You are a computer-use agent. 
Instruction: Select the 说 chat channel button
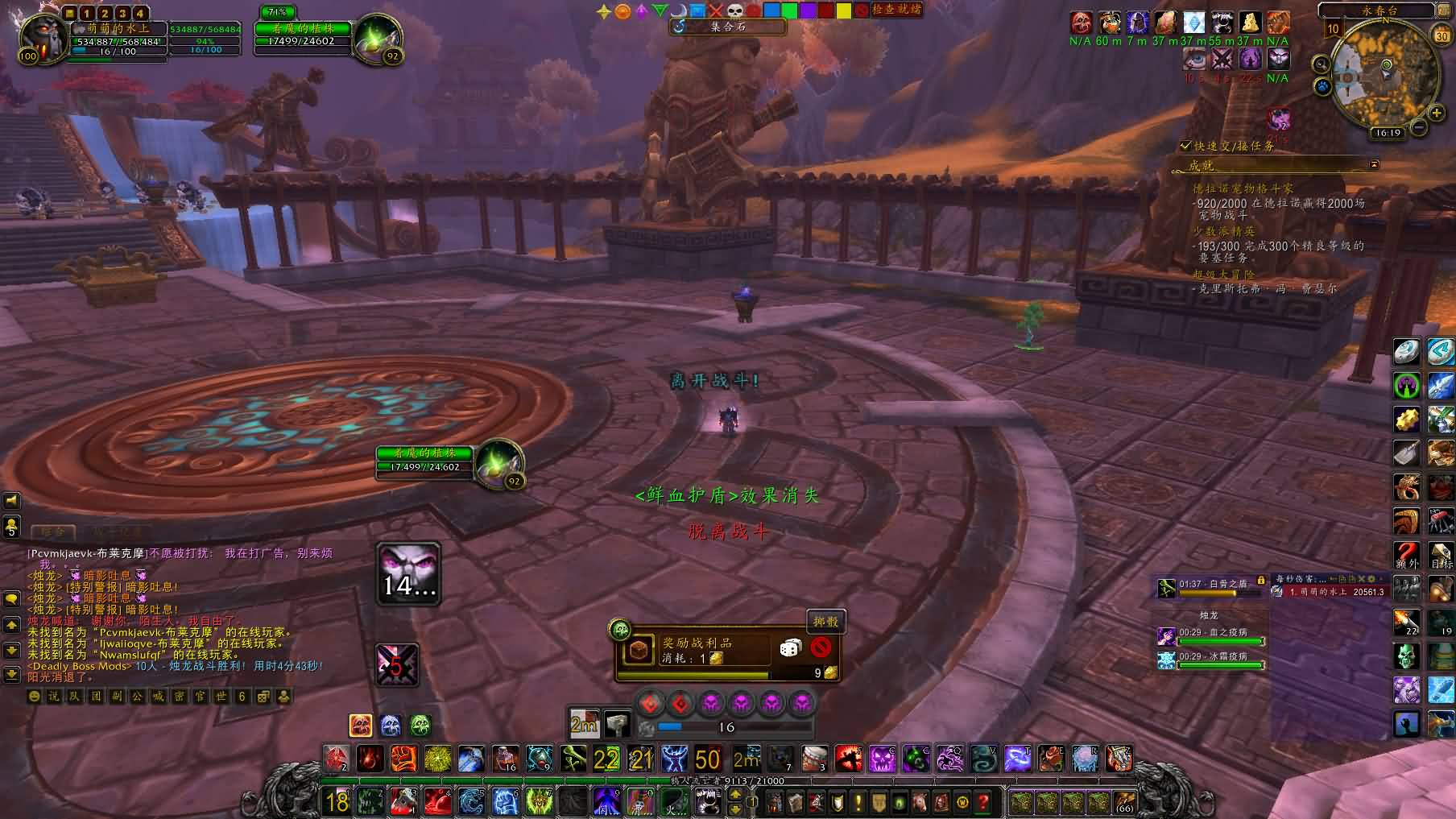[54, 697]
